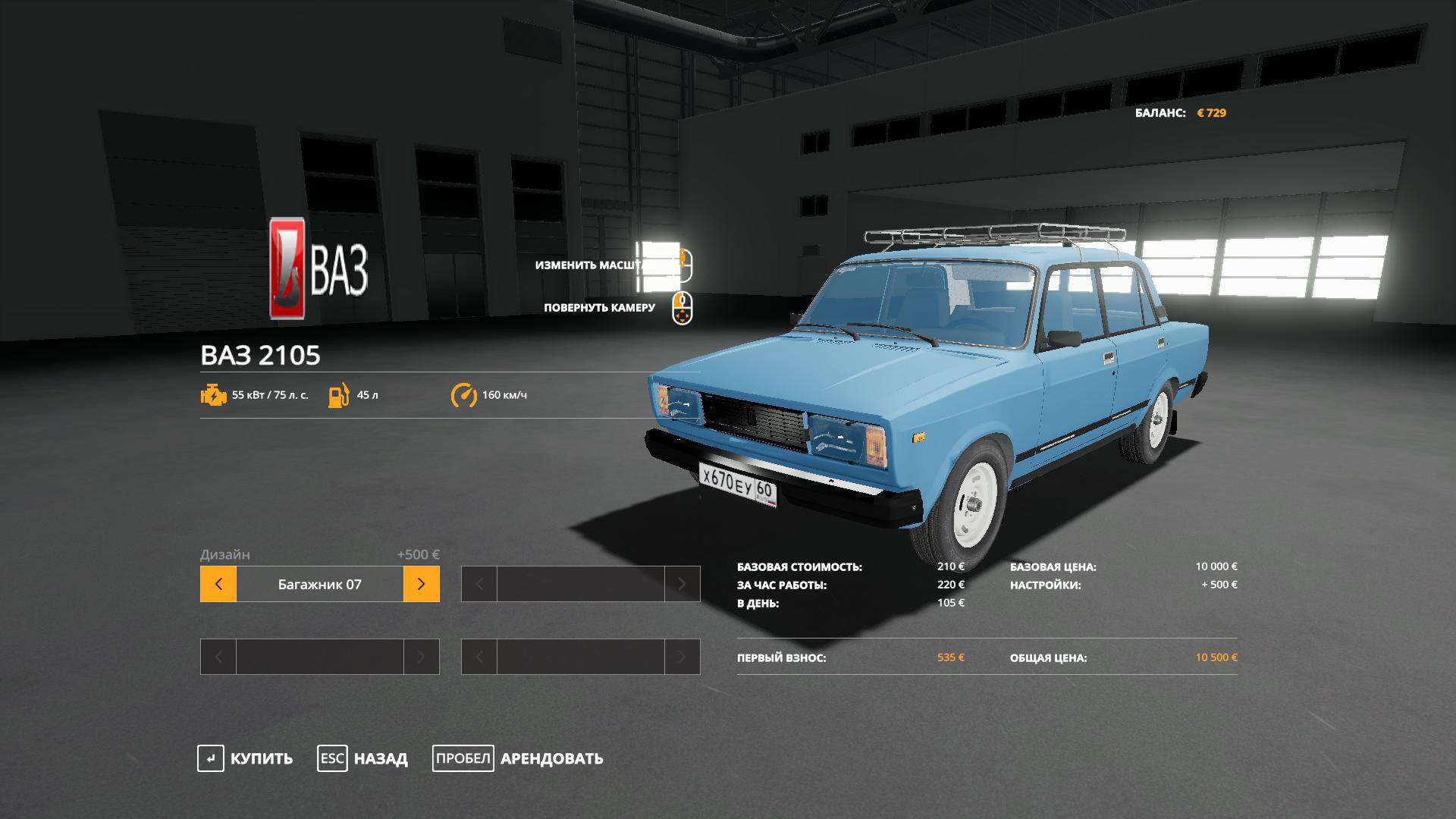Lease the car via Арендовать
This screenshot has width=1456, height=819.
point(519,758)
